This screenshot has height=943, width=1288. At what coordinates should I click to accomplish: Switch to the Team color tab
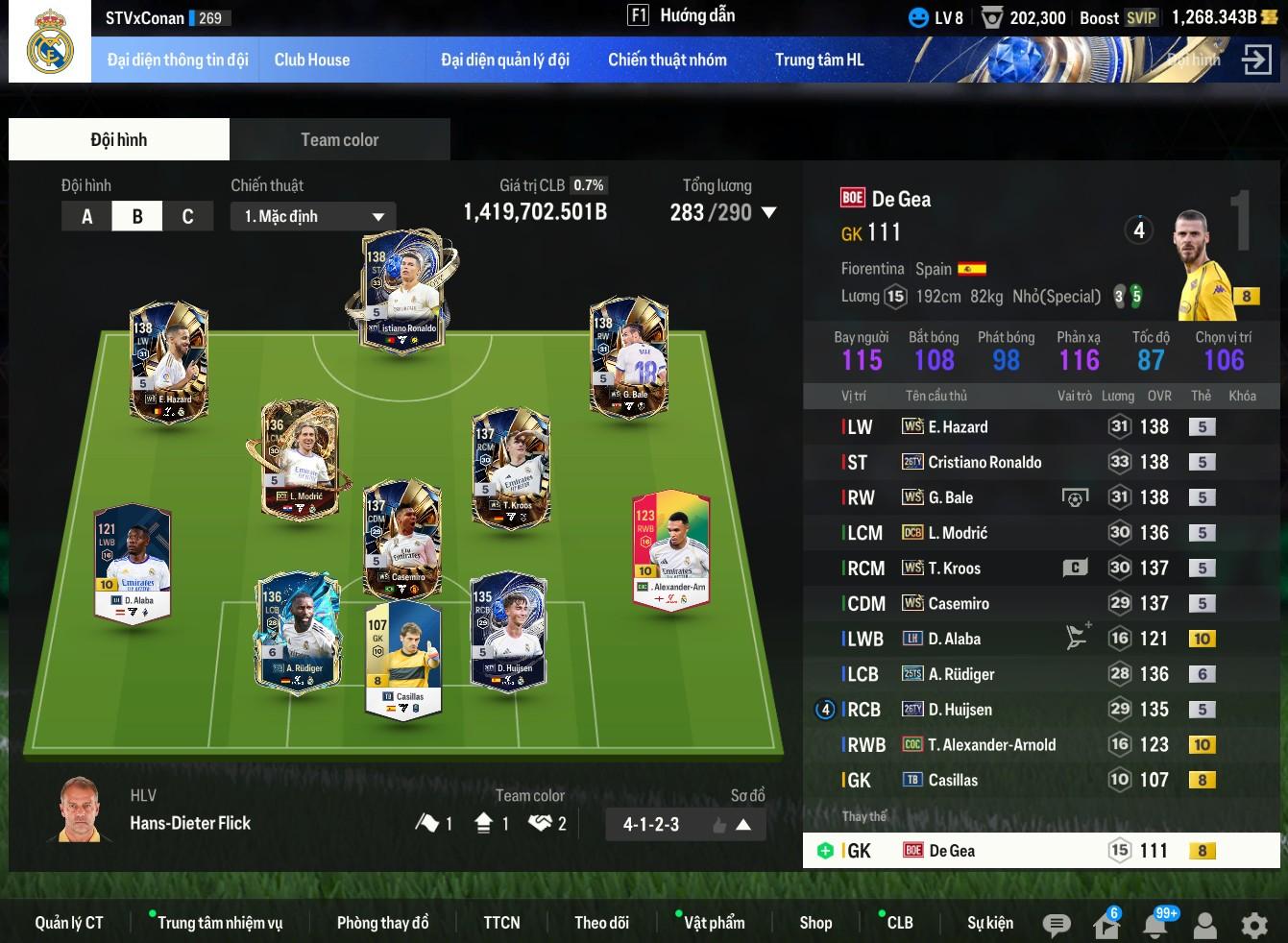point(339,140)
